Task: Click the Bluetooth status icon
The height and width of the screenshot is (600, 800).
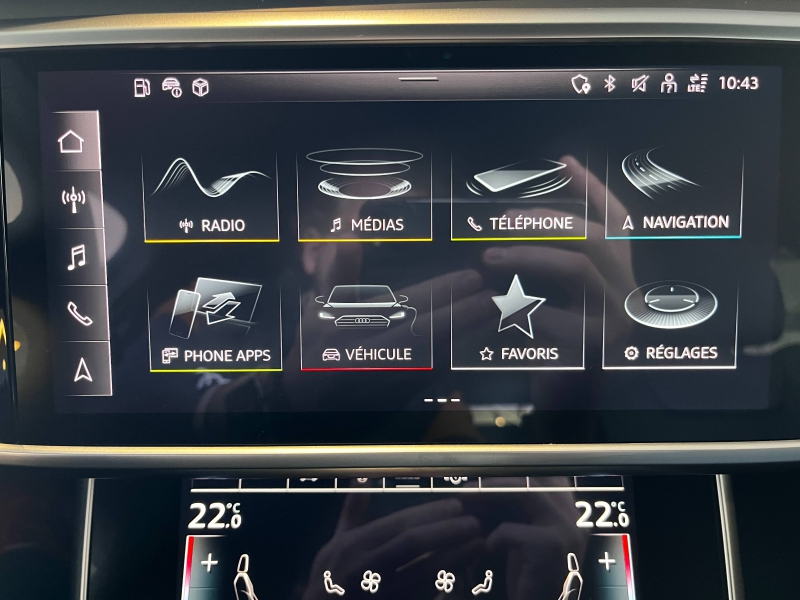Action: click(x=609, y=84)
